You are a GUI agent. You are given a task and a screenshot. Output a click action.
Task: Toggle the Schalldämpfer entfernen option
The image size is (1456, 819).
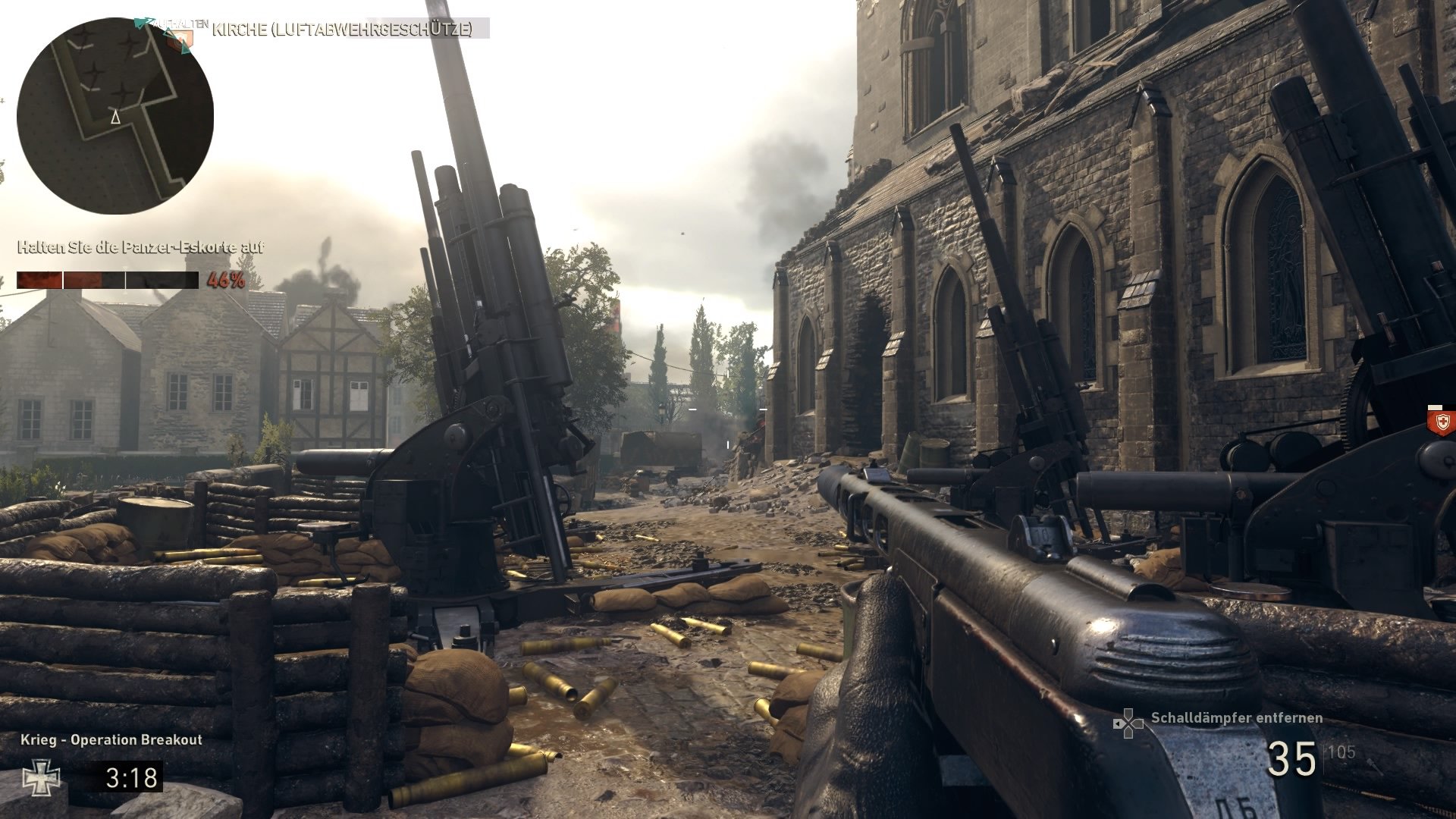[x=1236, y=717]
